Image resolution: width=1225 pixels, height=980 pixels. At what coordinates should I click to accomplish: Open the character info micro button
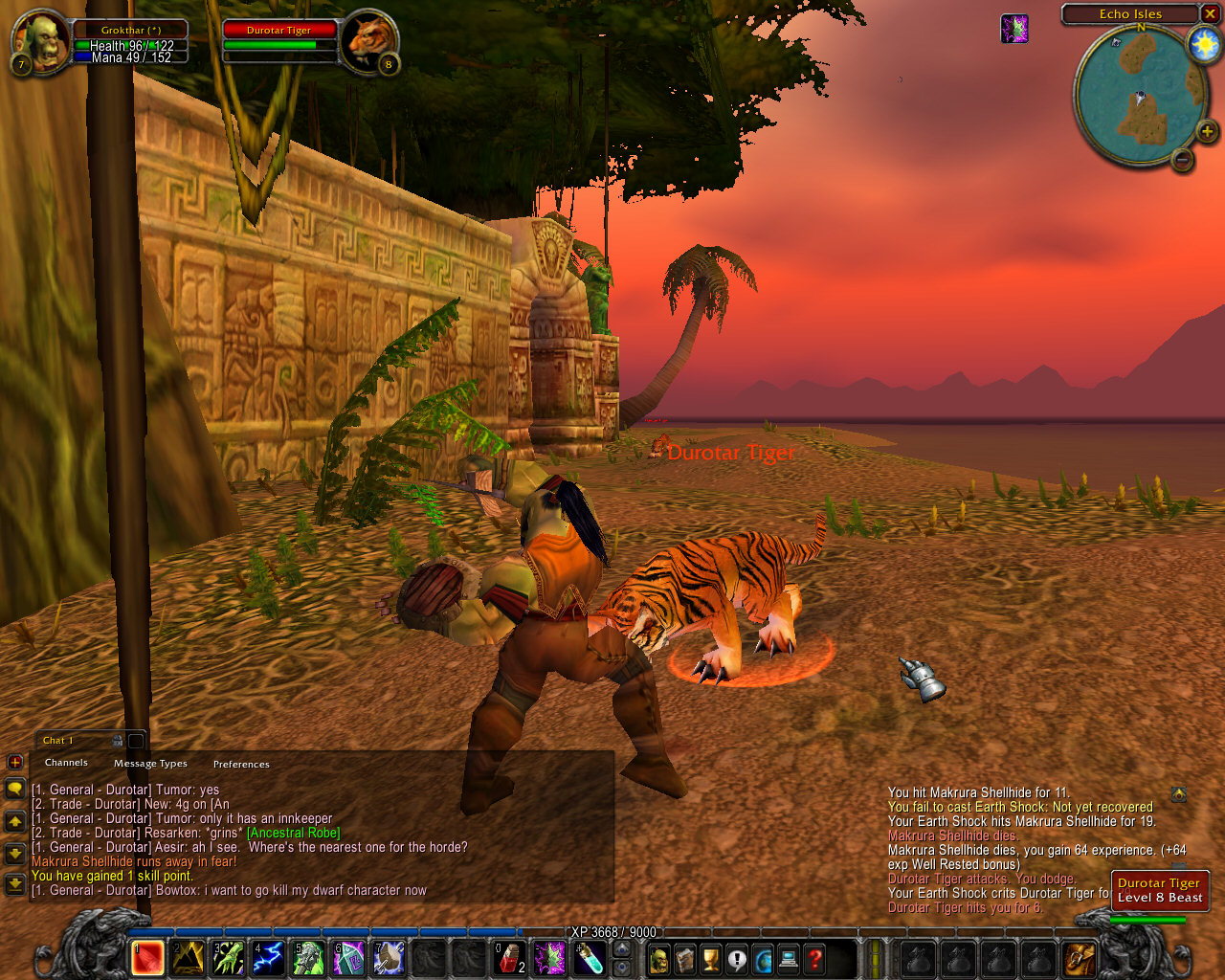click(x=659, y=958)
